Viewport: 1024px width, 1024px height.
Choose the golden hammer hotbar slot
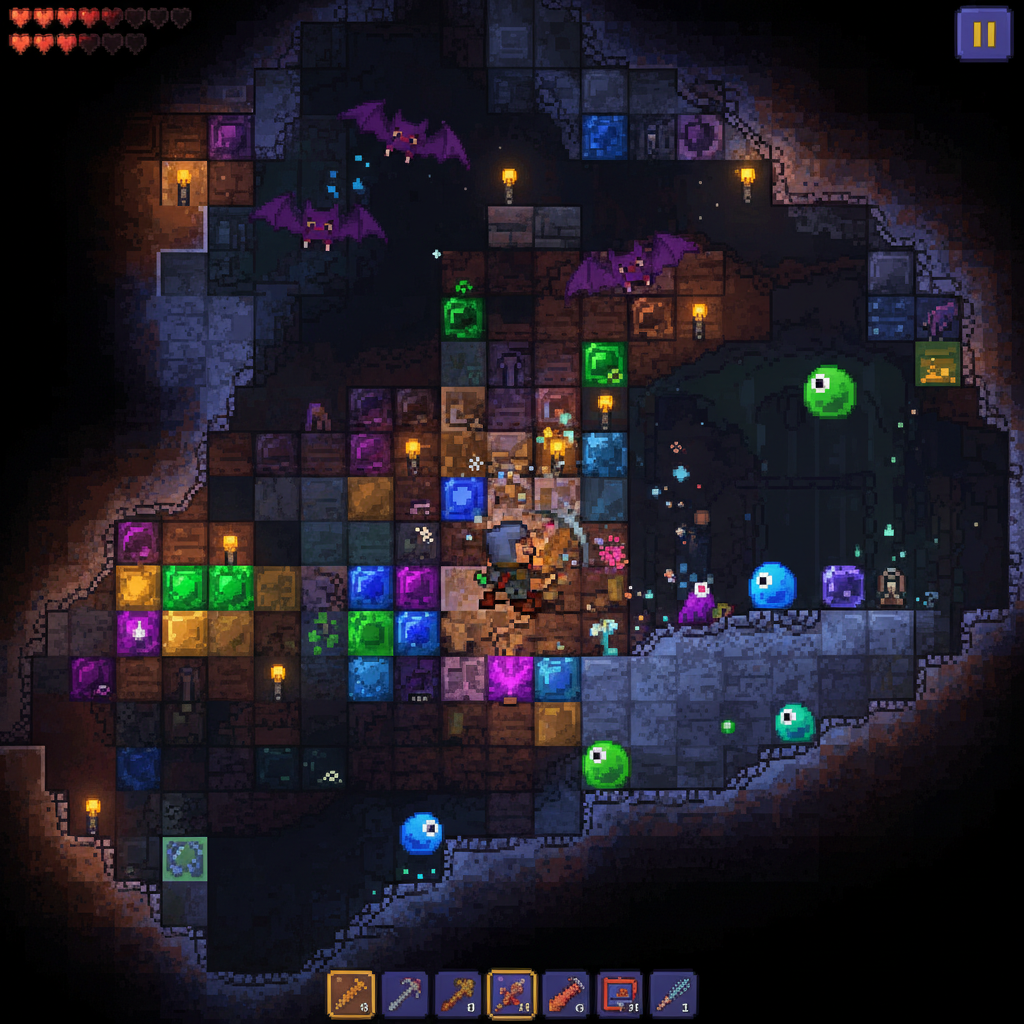[458, 995]
